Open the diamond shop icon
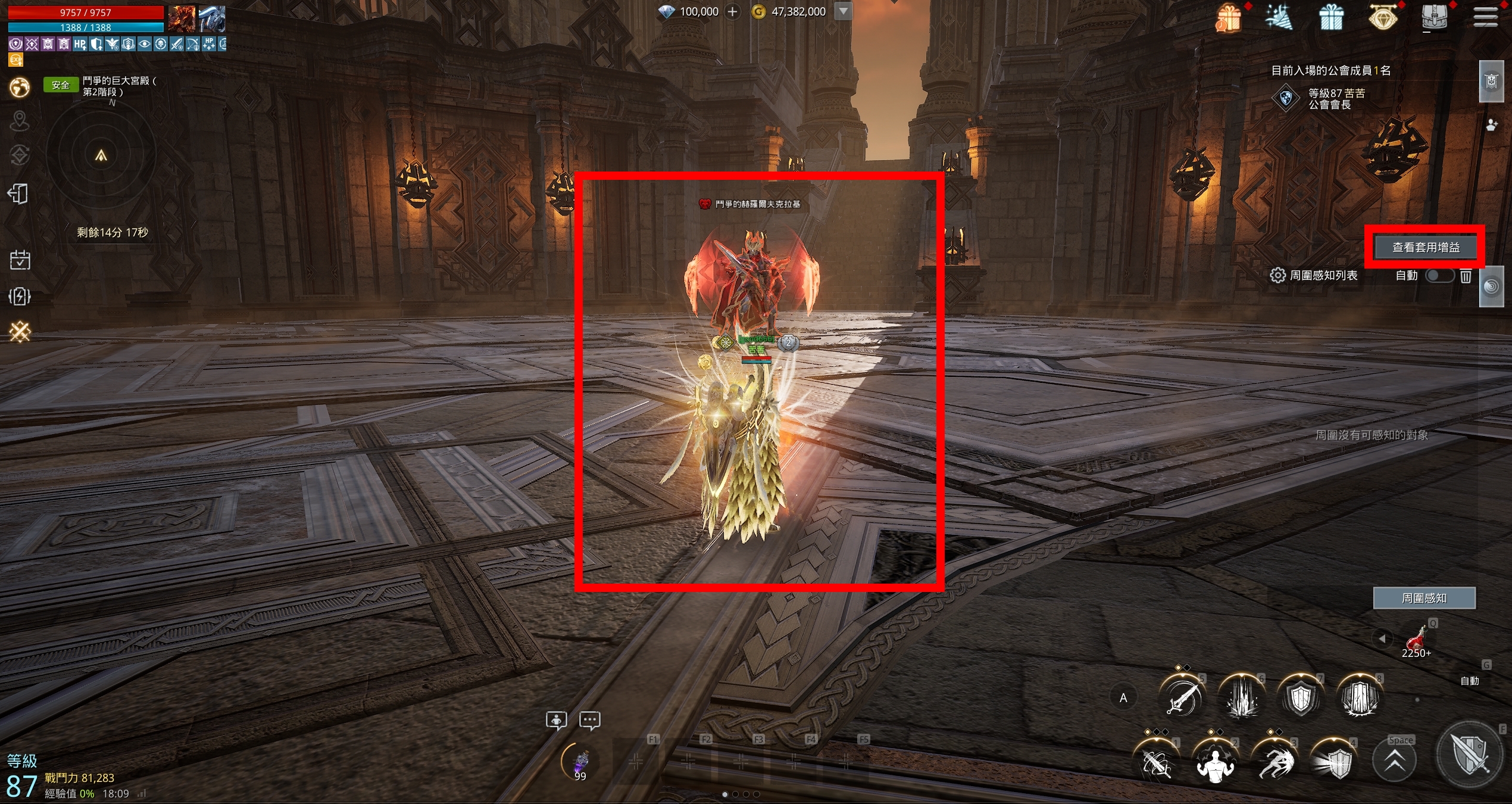The height and width of the screenshot is (804, 1512). (x=1382, y=17)
